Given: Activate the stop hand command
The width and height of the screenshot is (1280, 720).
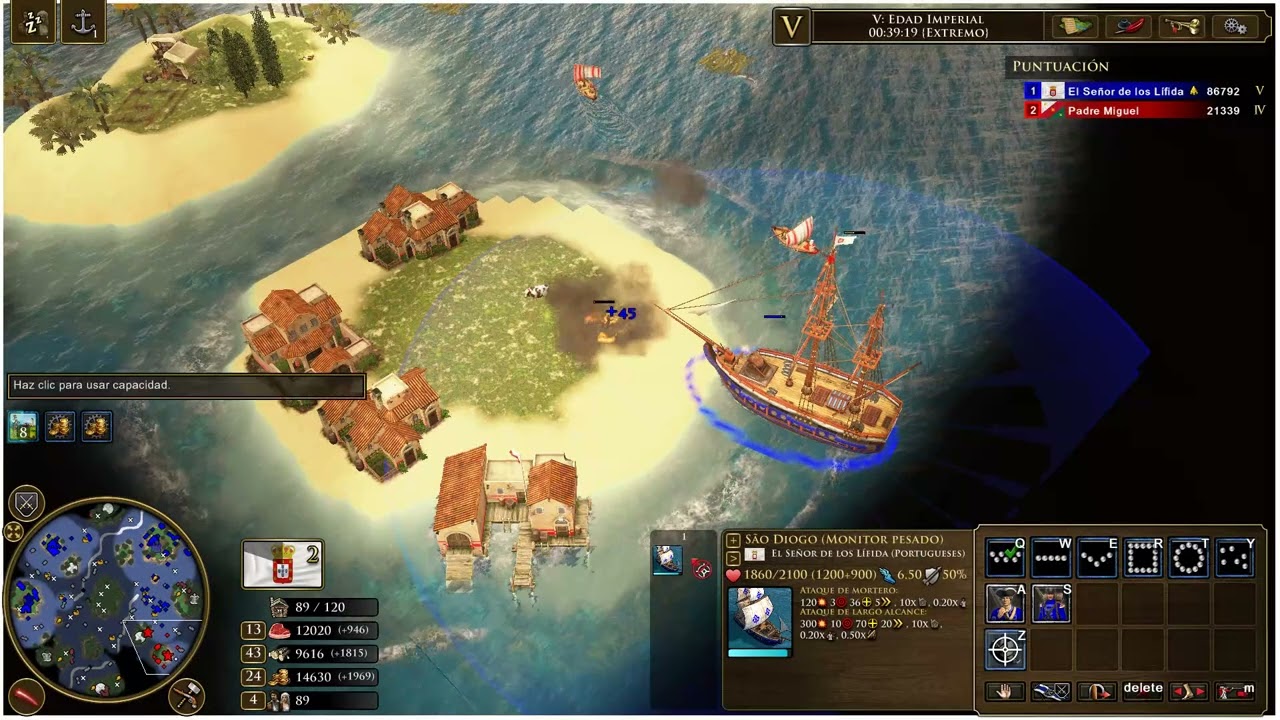Looking at the screenshot, I should tap(1004, 691).
